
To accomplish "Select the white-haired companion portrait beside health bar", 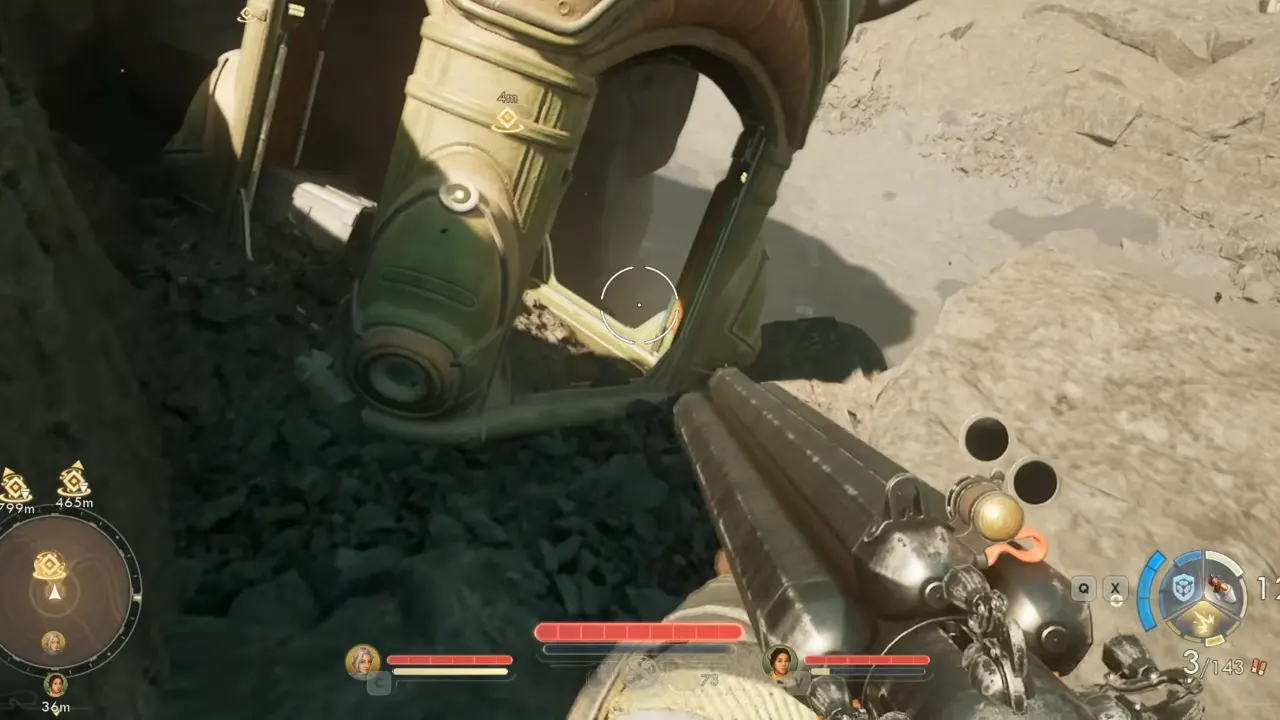I will (362, 662).
